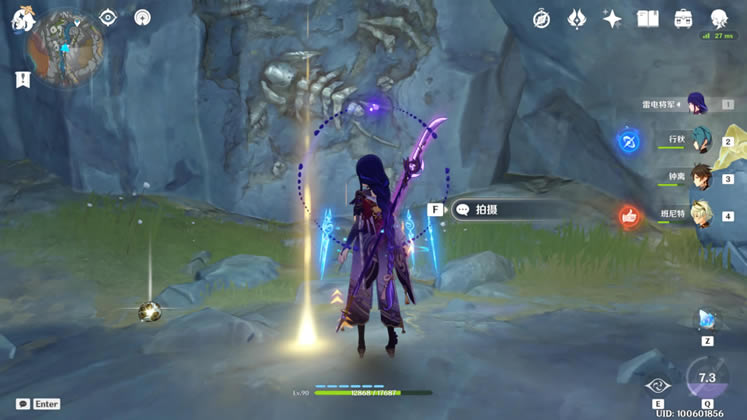Click the round icon right of the eye icon
Image resolution: width=747 pixels, height=420 pixels.
[x=142, y=17]
